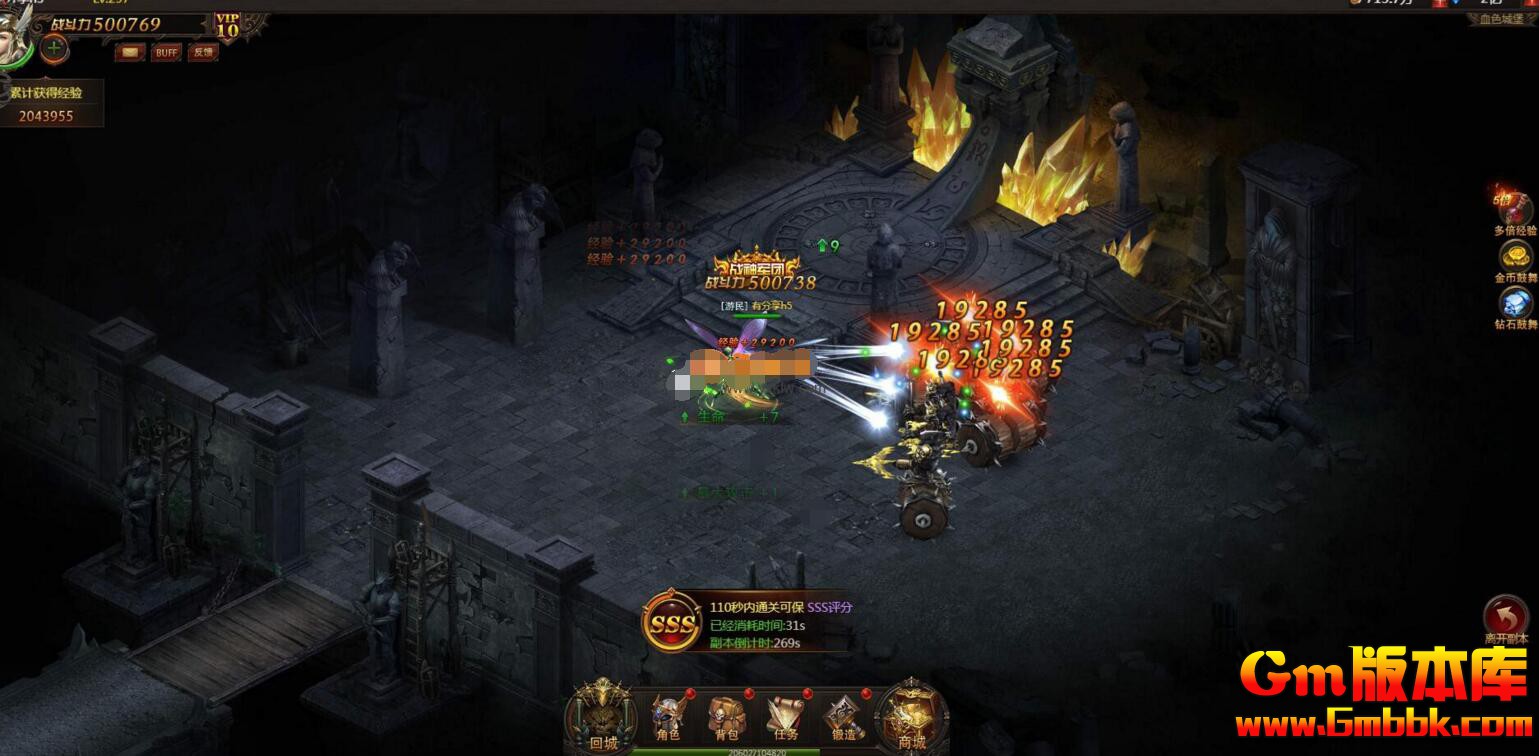Open the 任务 quest scroll
This screenshot has width=1539, height=756.
click(784, 716)
